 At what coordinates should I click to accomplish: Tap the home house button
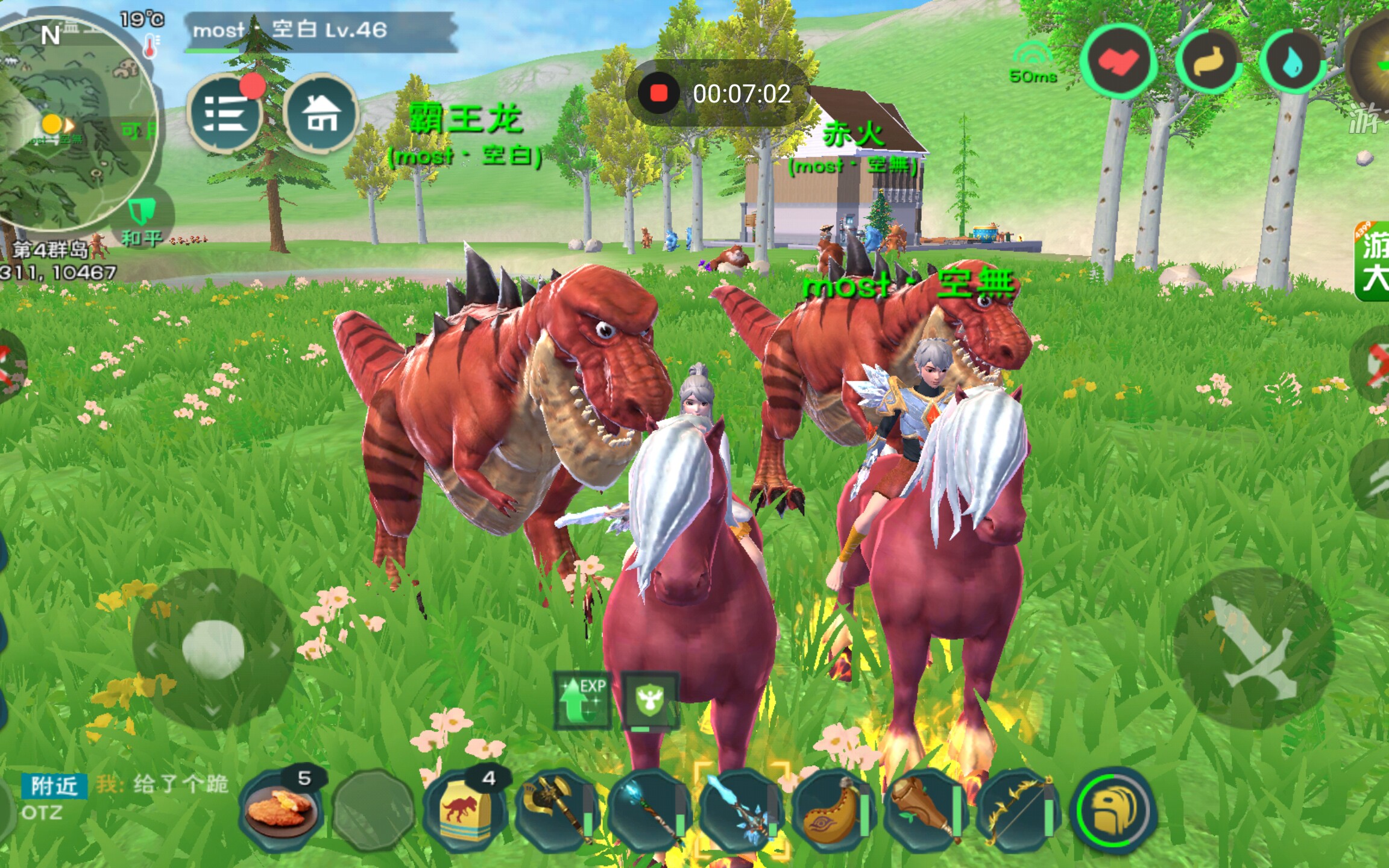coord(320,113)
